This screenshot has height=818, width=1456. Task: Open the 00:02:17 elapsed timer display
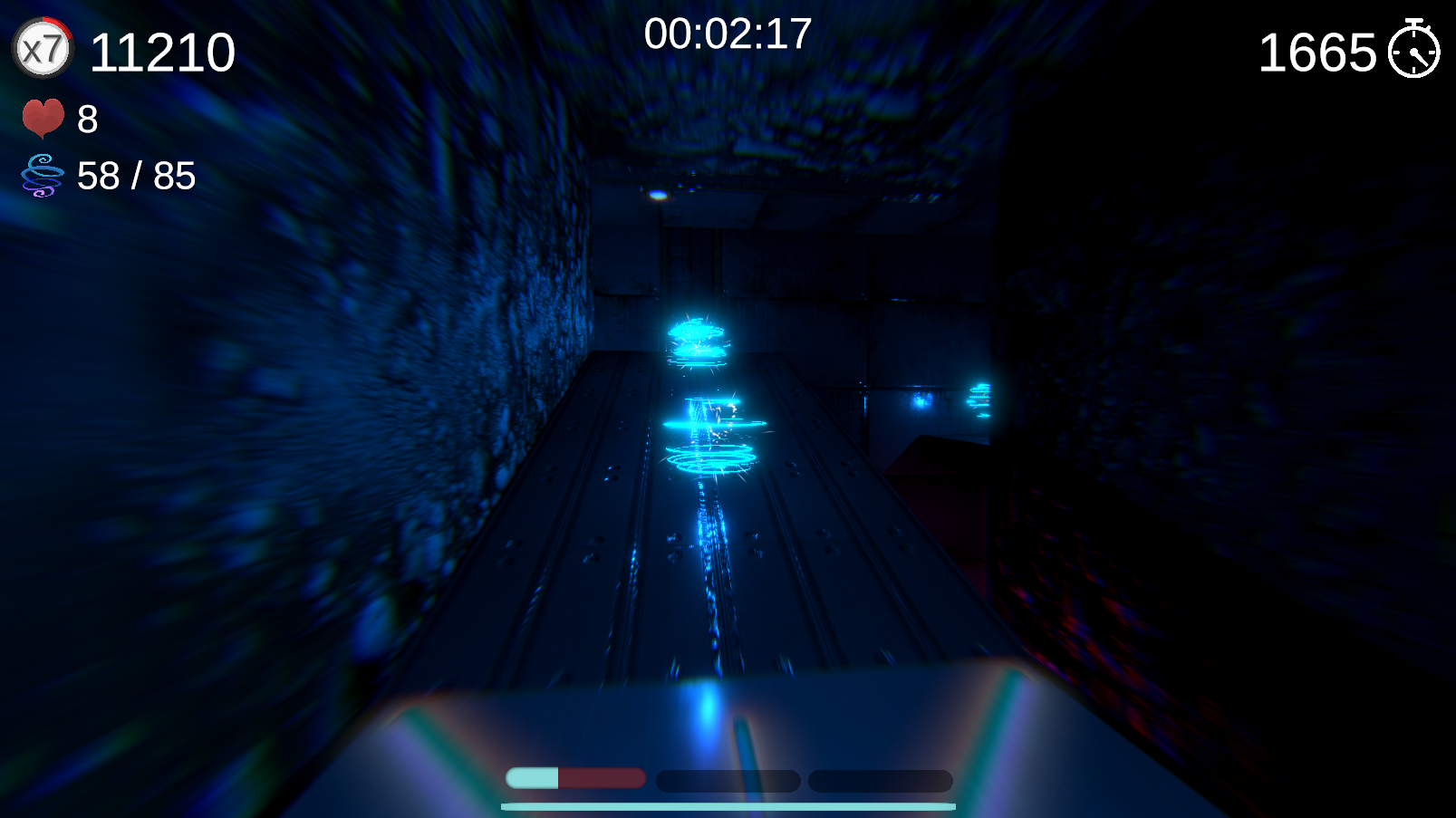727,34
